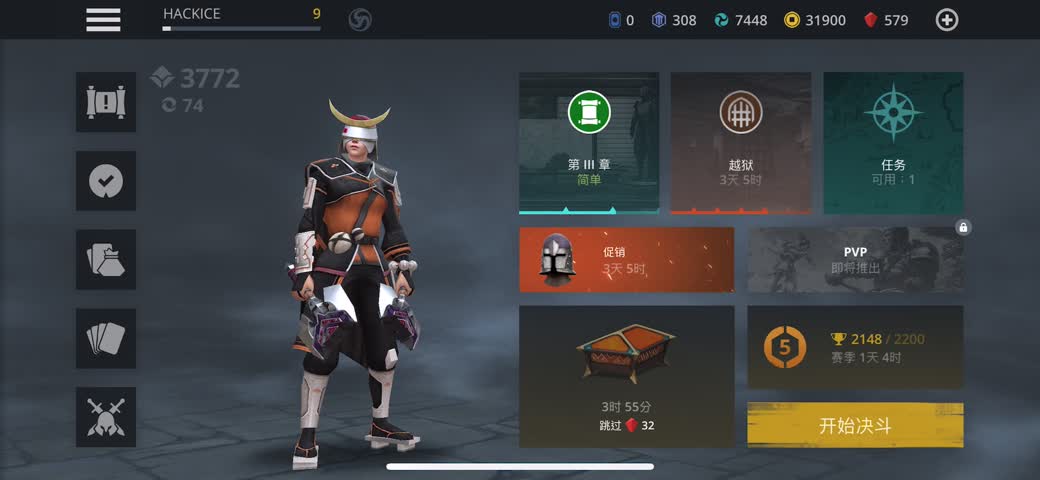
Task: Select the Chapter III (第 III 章) tile
Action: click(x=589, y=142)
